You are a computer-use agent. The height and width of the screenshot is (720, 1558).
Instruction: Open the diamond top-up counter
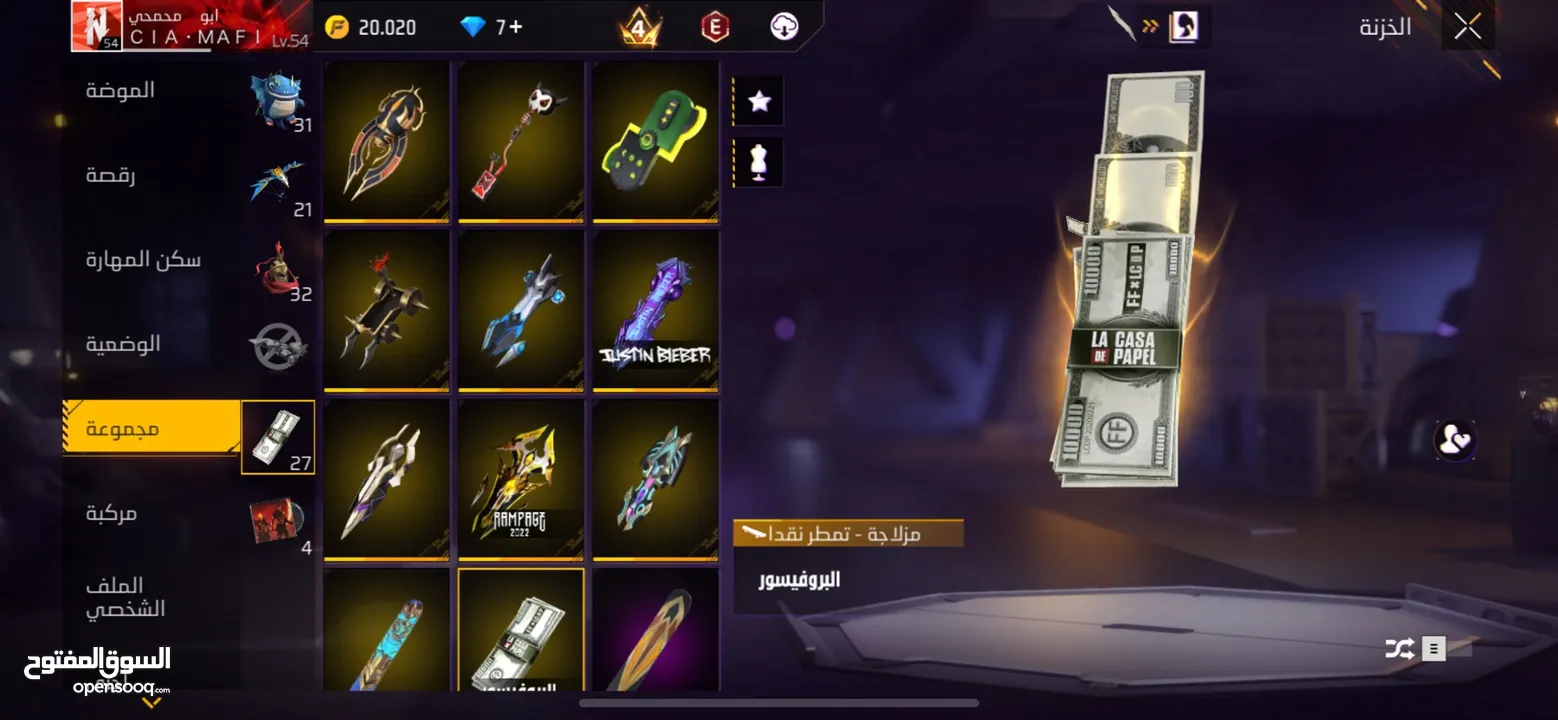(x=493, y=27)
